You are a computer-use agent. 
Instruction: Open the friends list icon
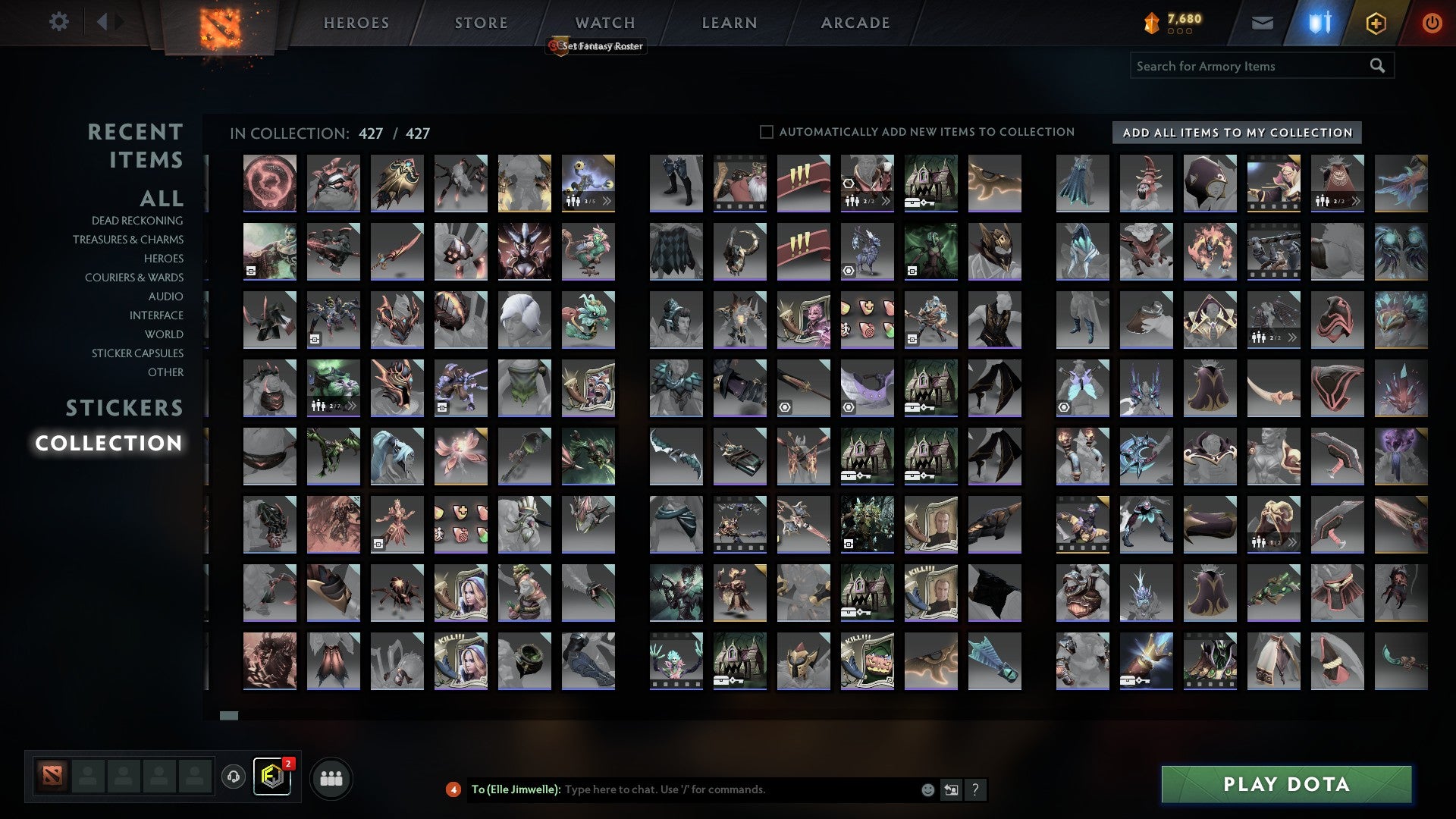coord(331,777)
